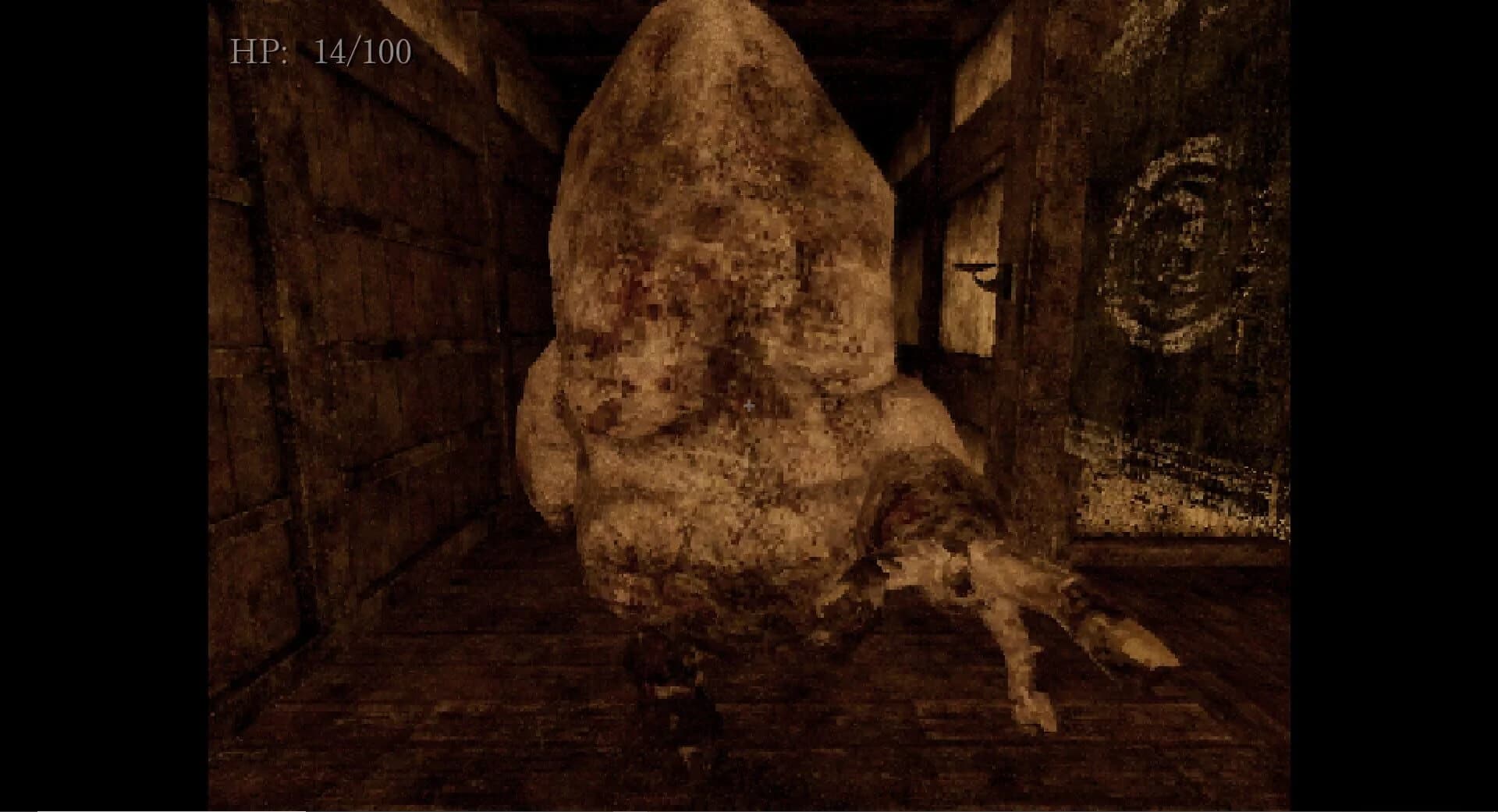Click the crosshair in the screen center
The image size is (1498, 812).
(x=748, y=405)
